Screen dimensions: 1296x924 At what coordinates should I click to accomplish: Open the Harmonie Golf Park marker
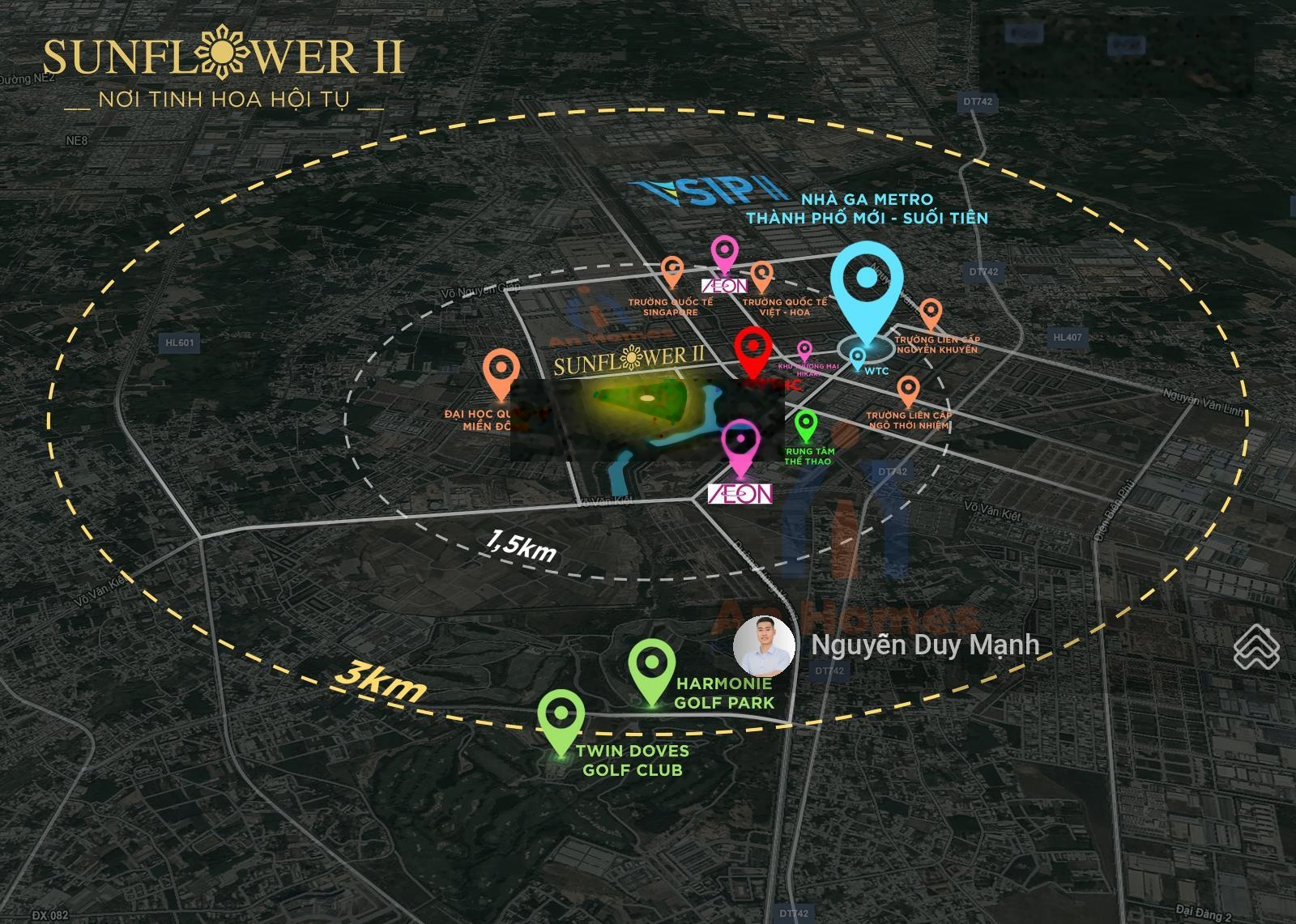653,663
